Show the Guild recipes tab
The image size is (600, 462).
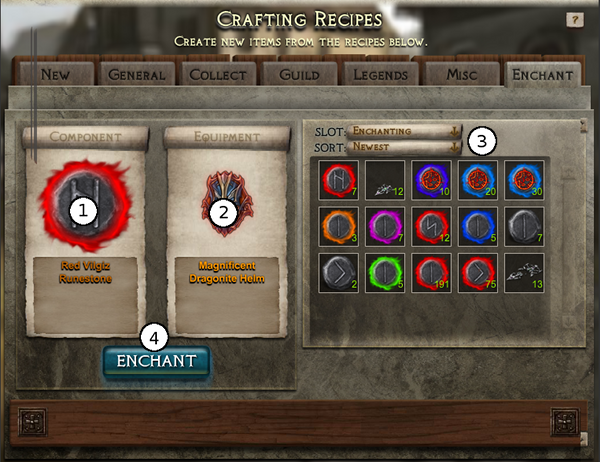(299, 75)
